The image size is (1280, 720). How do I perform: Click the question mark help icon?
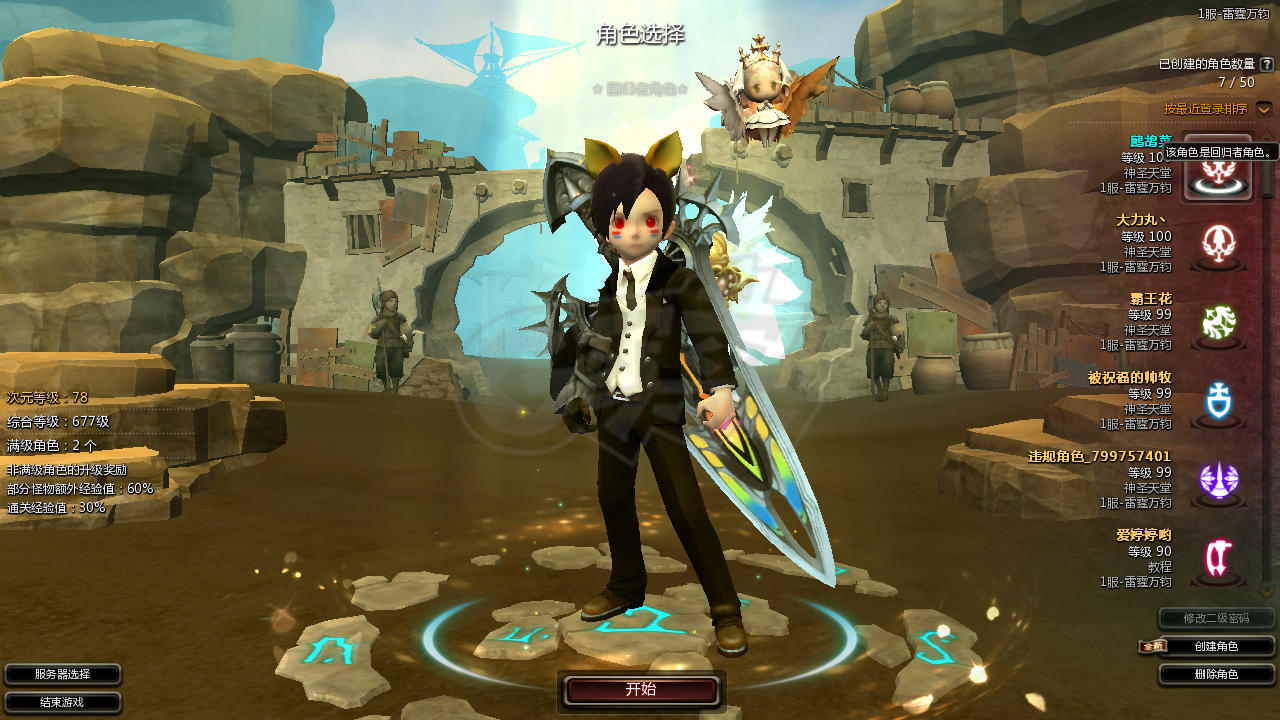click(1267, 64)
